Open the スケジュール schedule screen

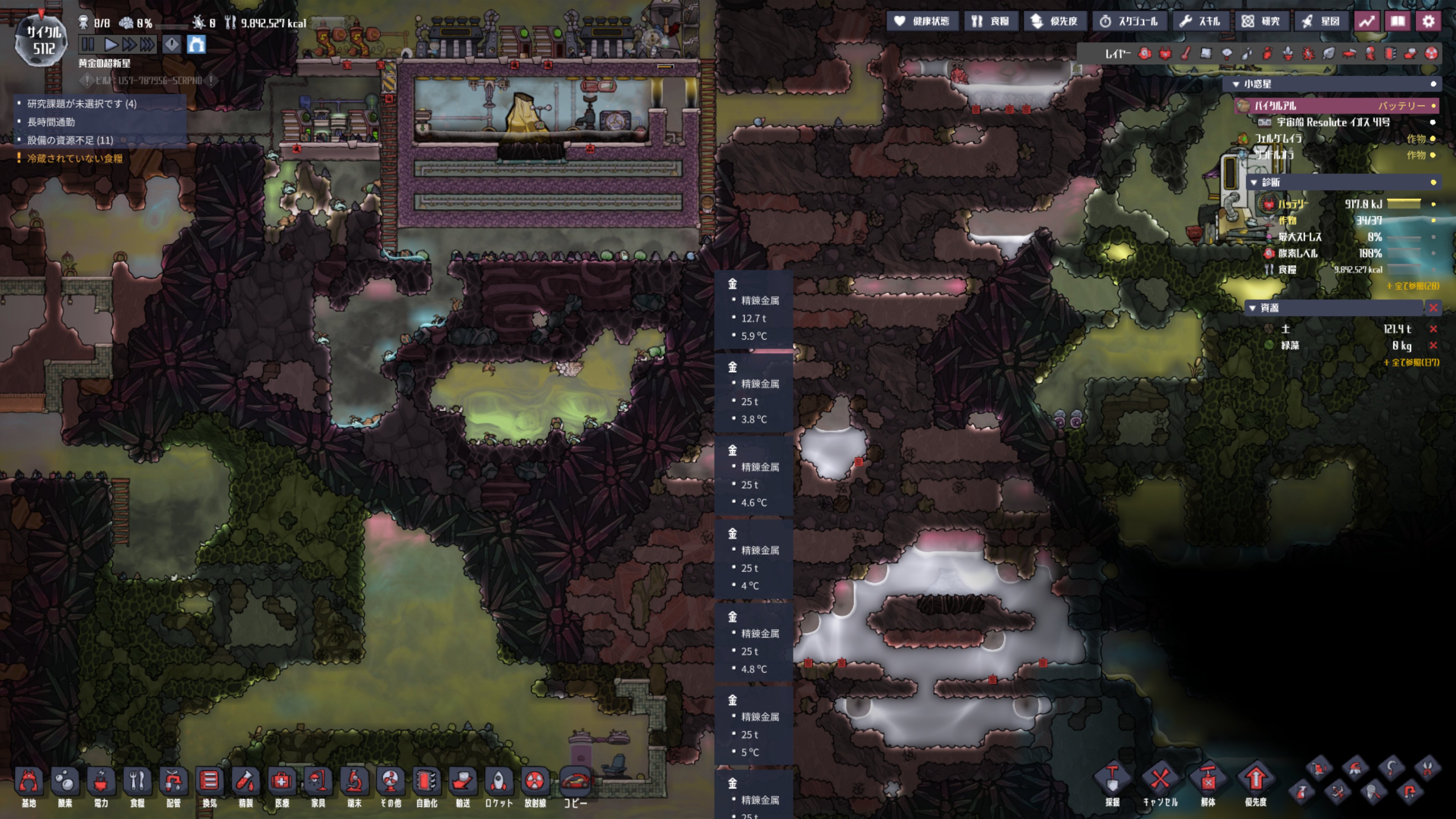pyautogui.click(x=1129, y=22)
